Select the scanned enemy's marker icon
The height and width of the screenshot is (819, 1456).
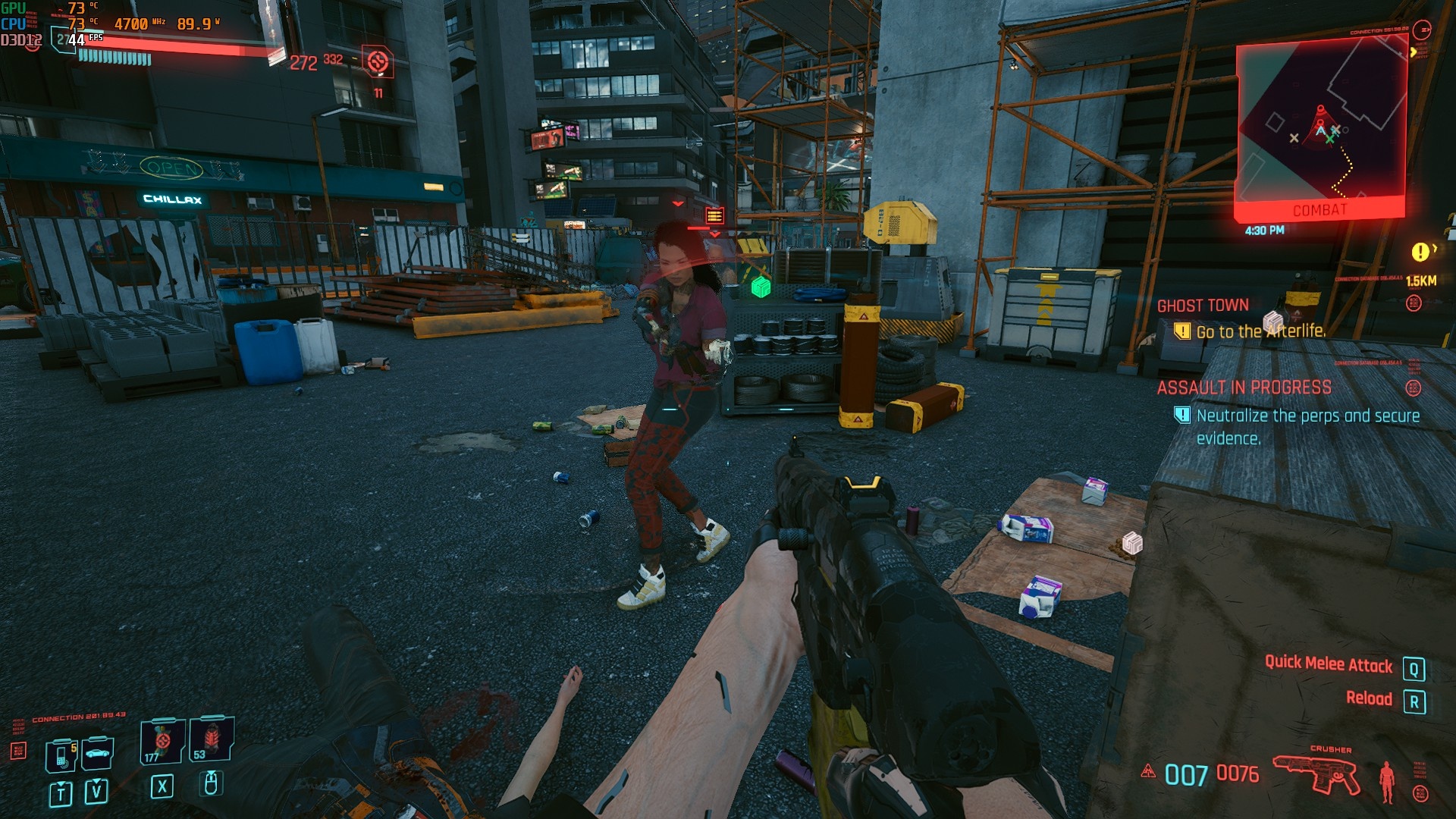[x=714, y=216]
